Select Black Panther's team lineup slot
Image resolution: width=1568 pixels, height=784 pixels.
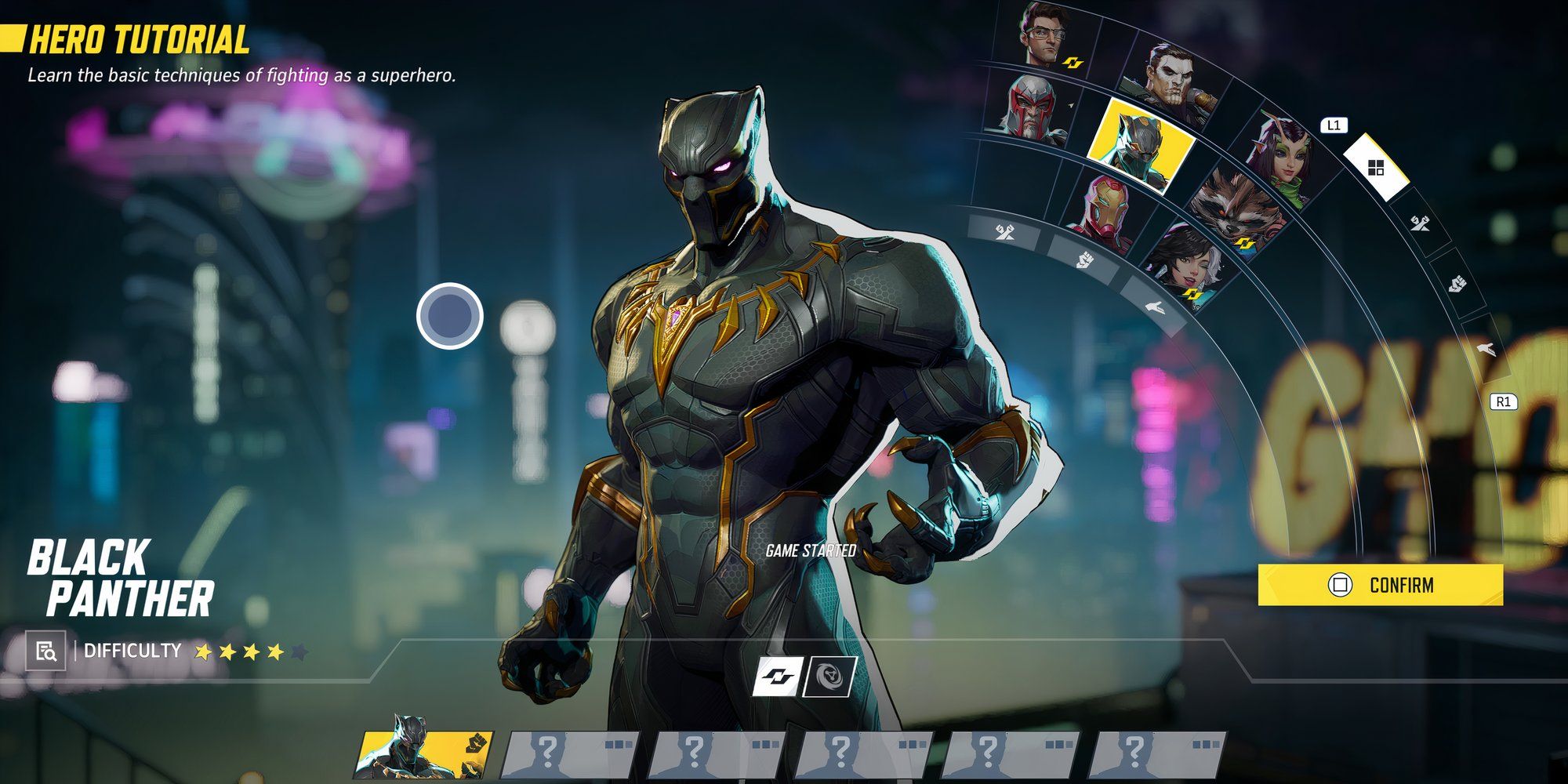tap(424, 755)
